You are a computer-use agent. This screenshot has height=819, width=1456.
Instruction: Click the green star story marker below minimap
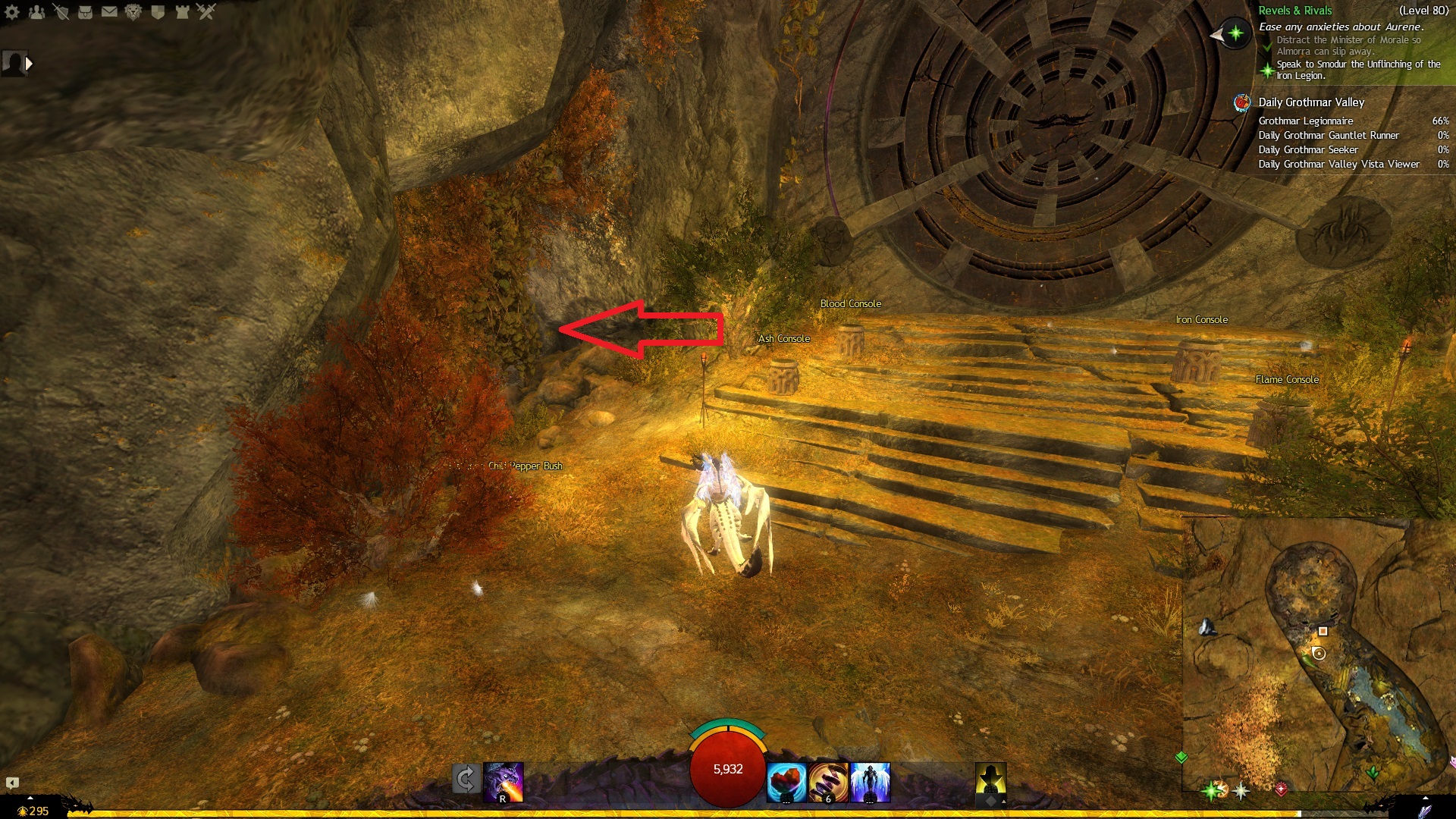(x=1212, y=791)
